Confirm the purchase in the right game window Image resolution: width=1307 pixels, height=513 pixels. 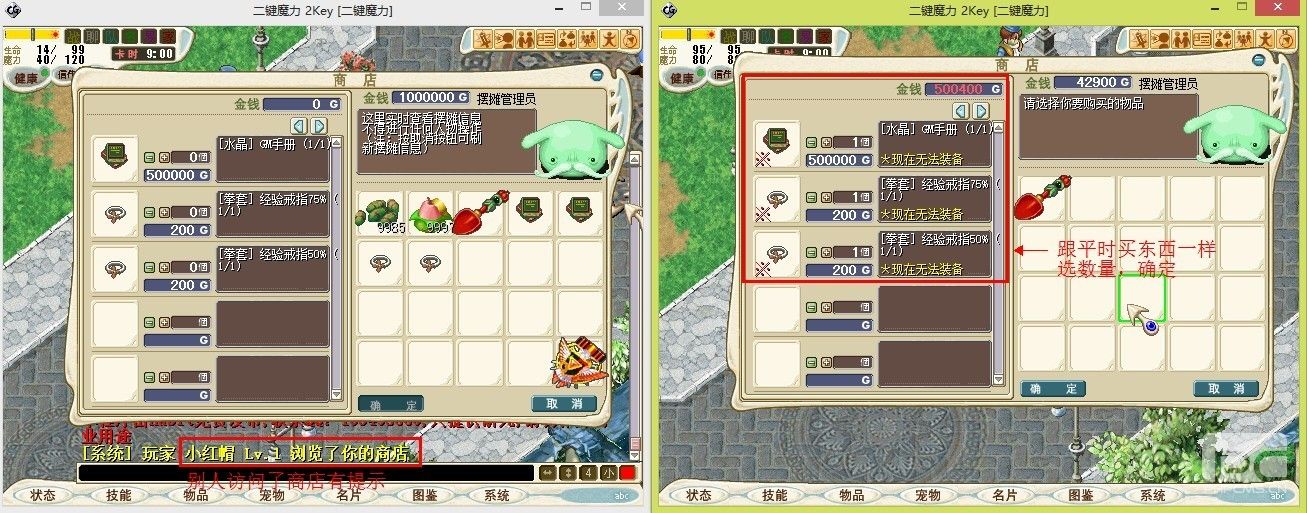tap(1053, 389)
